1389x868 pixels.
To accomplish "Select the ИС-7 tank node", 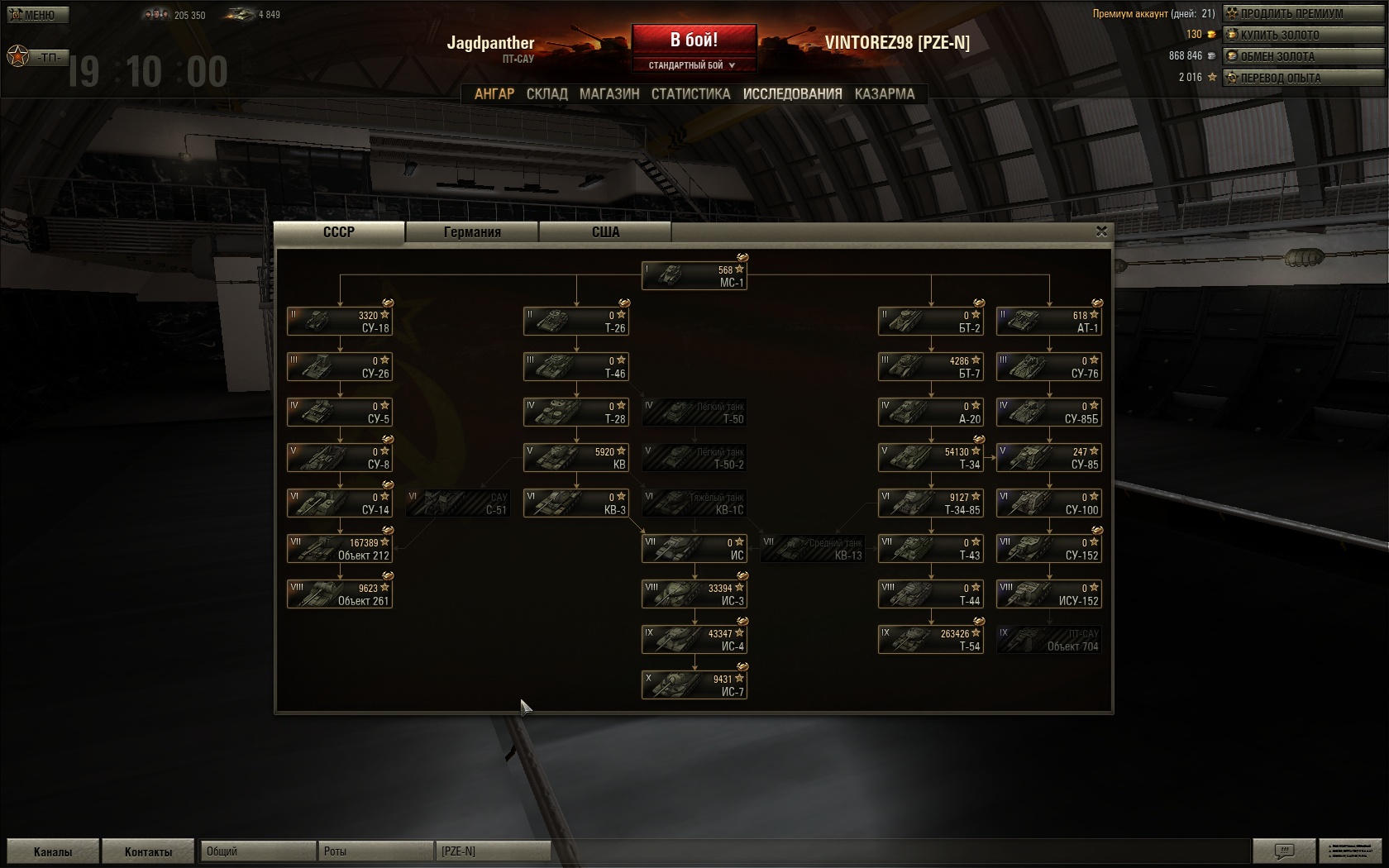I will [694, 685].
